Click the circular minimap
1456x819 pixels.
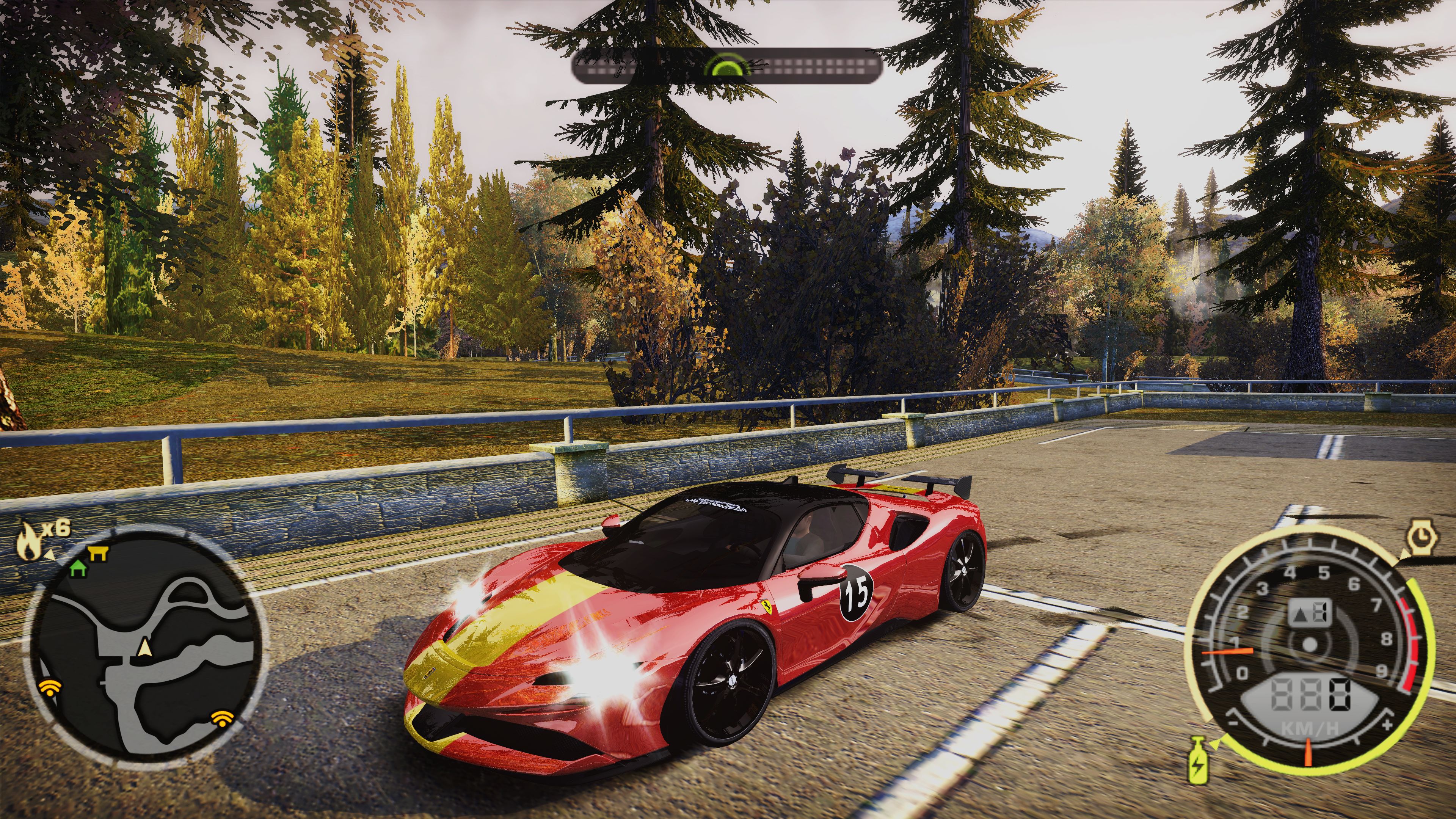[x=146, y=647]
